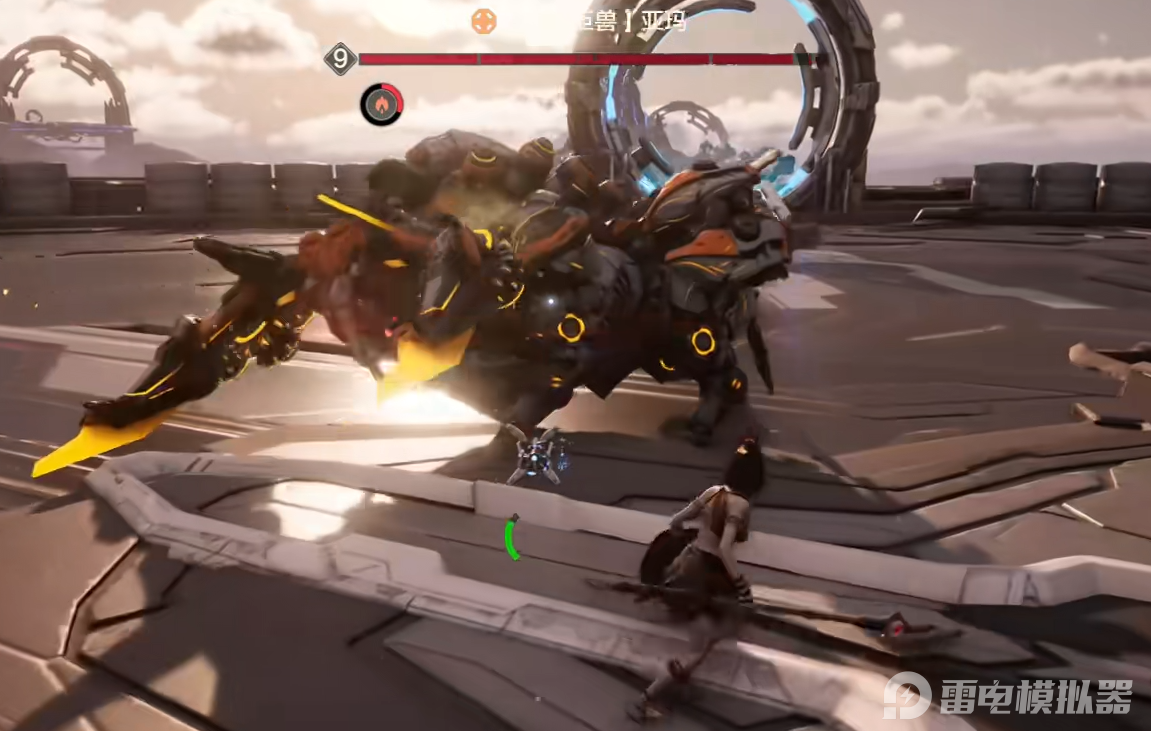This screenshot has width=1151, height=731.
Task: Click the flame status icon below boss bar
Action: pos(382,104)
